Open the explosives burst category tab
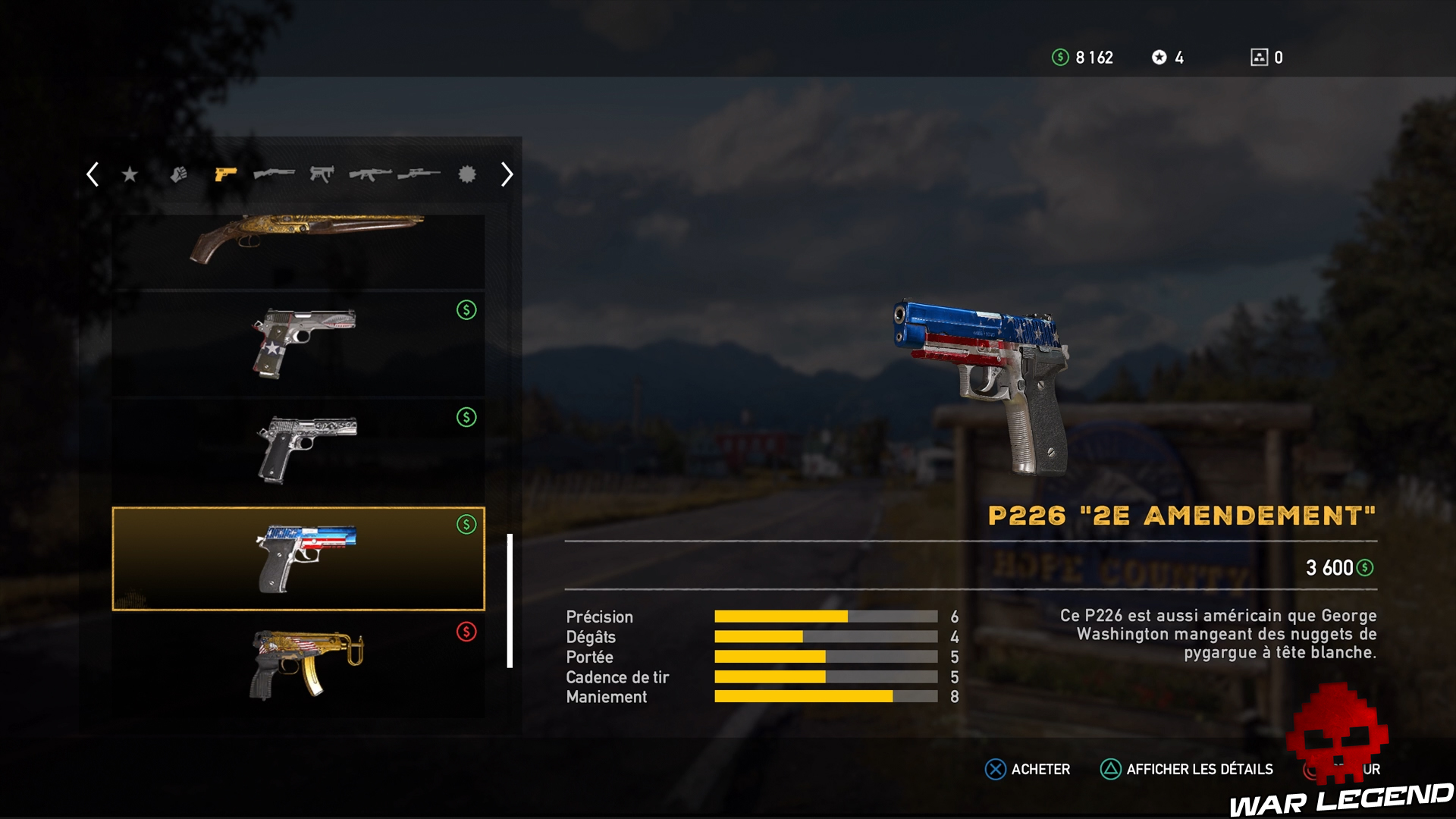1456x819 pixels. [467, 175]
